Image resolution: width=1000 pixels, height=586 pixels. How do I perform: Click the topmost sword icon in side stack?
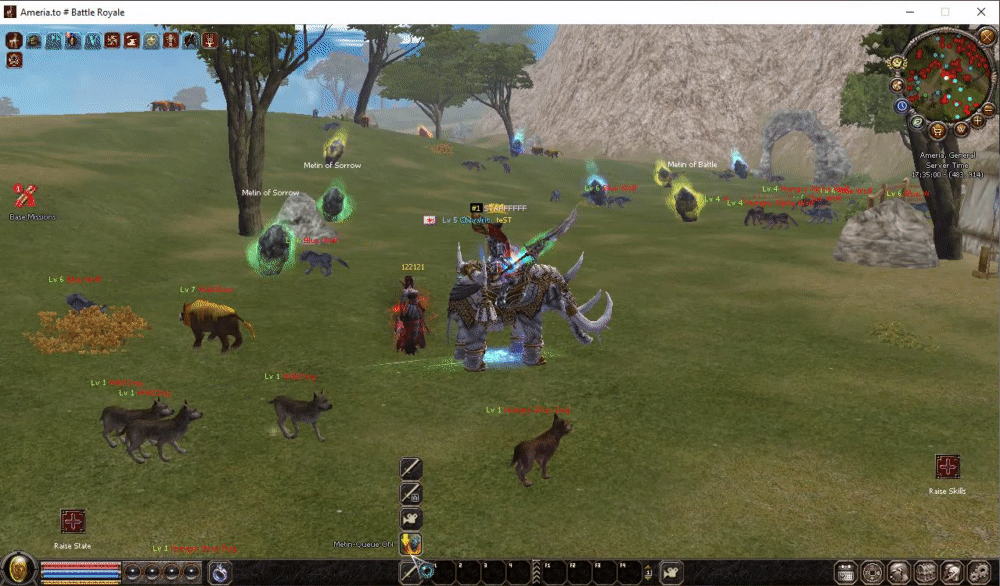click(411, 468)
